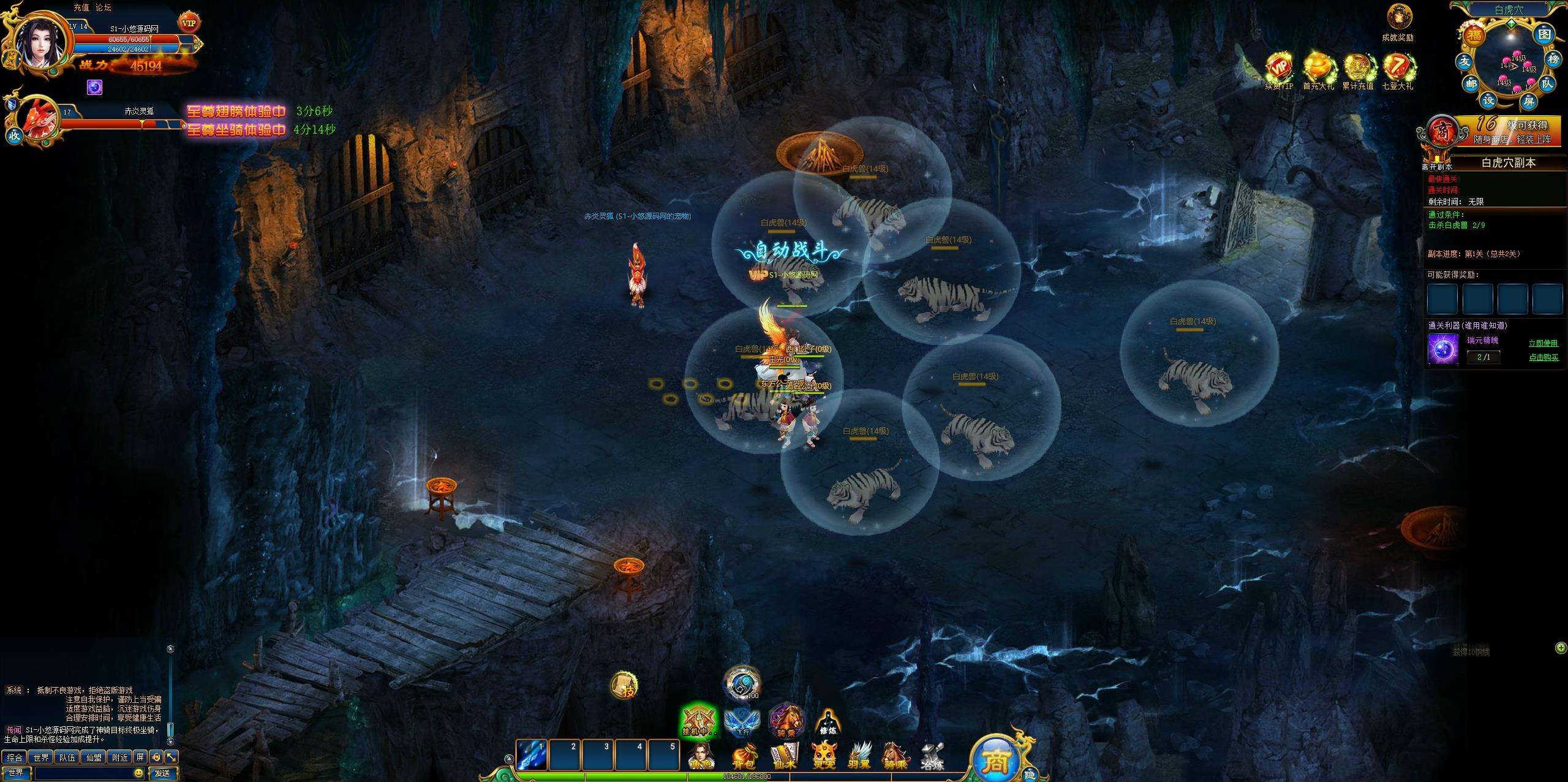Open the 灵宠 pet panel
This screenshot has height=782, width=1568.
(x=823, y=757)
